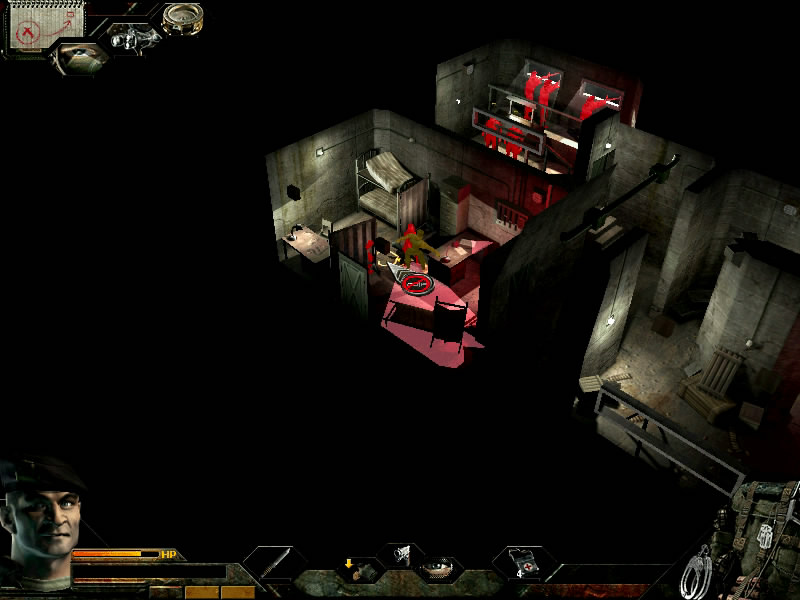This screenshot has width=800, height=600.
Task: Select the movie camera icon
Action: pos(130,40)
